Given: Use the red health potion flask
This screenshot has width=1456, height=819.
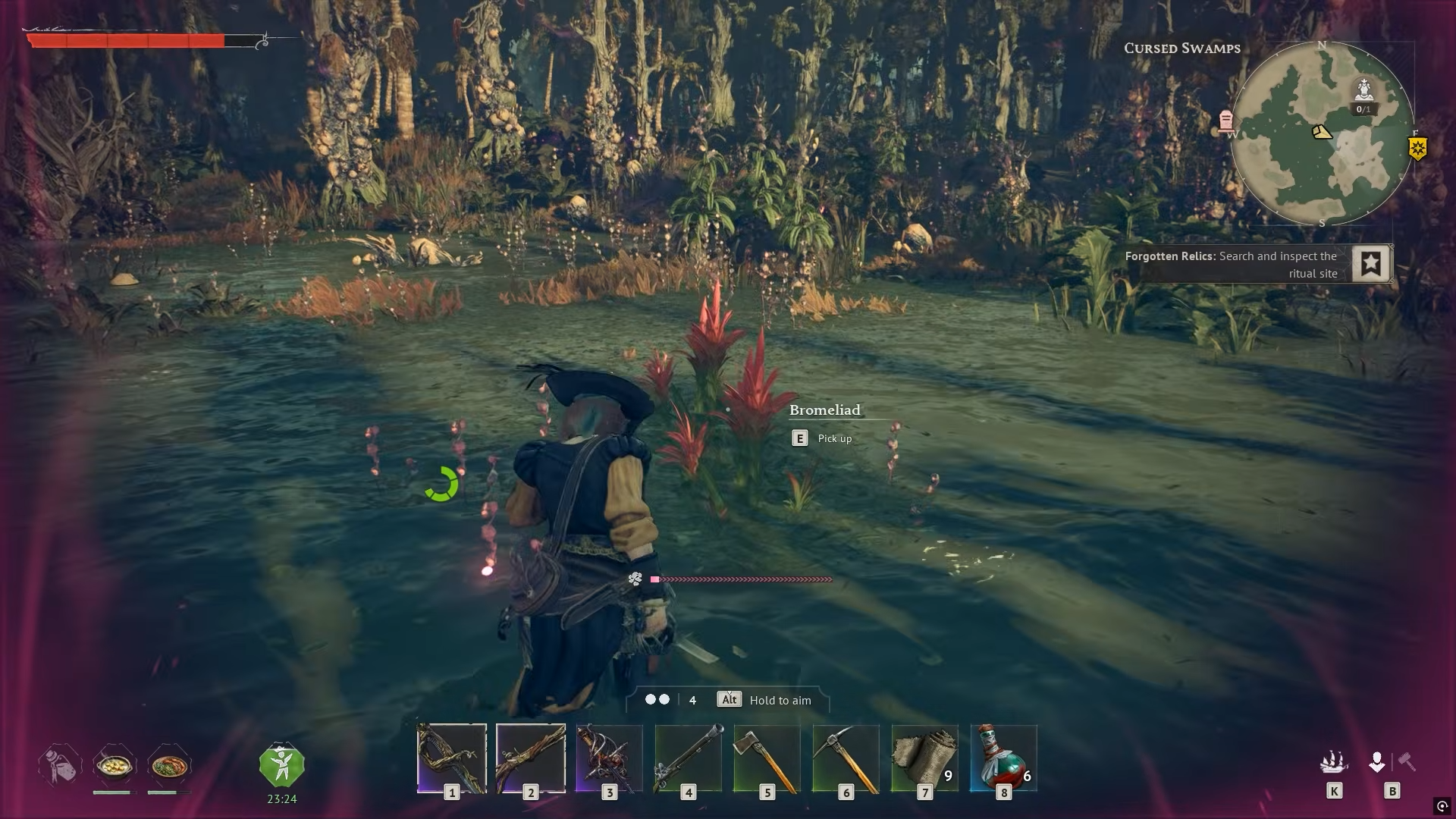Looking at the screenshot, I should point(1003,758).
